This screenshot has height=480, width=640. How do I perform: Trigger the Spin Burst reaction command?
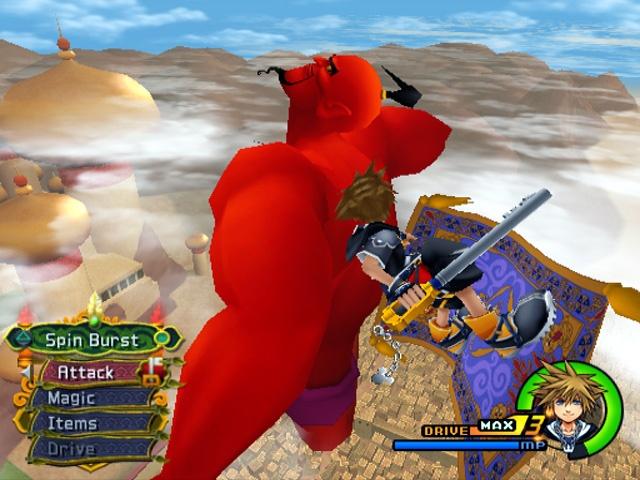pos(92,340)
